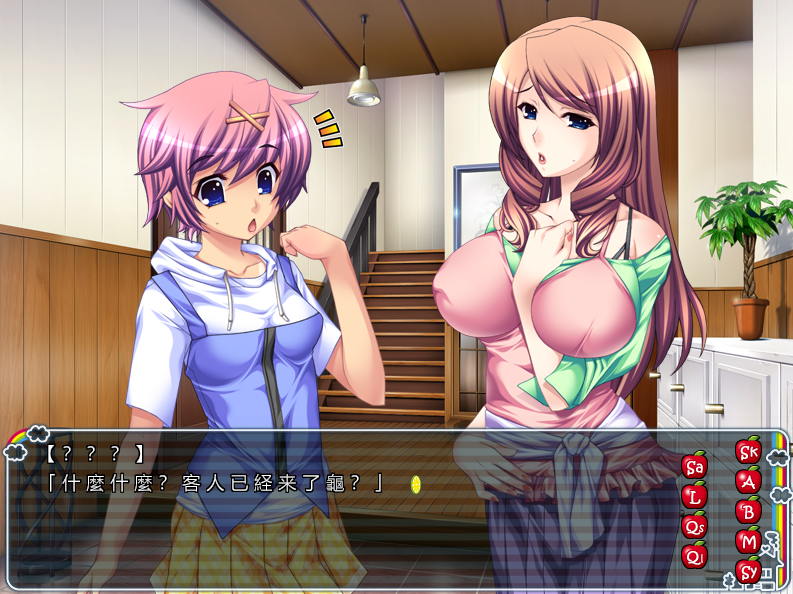Viewport: 793px width, 594px height.
Task: Activate skip mode with Sk apple
Action: 748,451
